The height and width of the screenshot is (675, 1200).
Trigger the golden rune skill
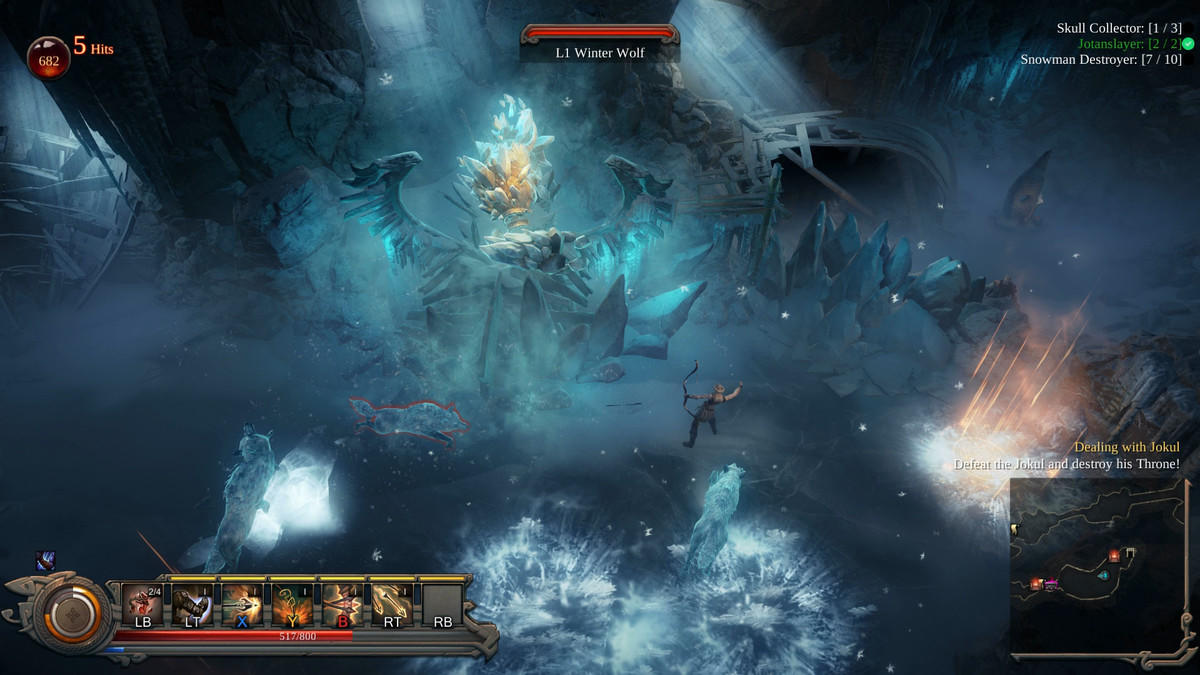[292, 604]
